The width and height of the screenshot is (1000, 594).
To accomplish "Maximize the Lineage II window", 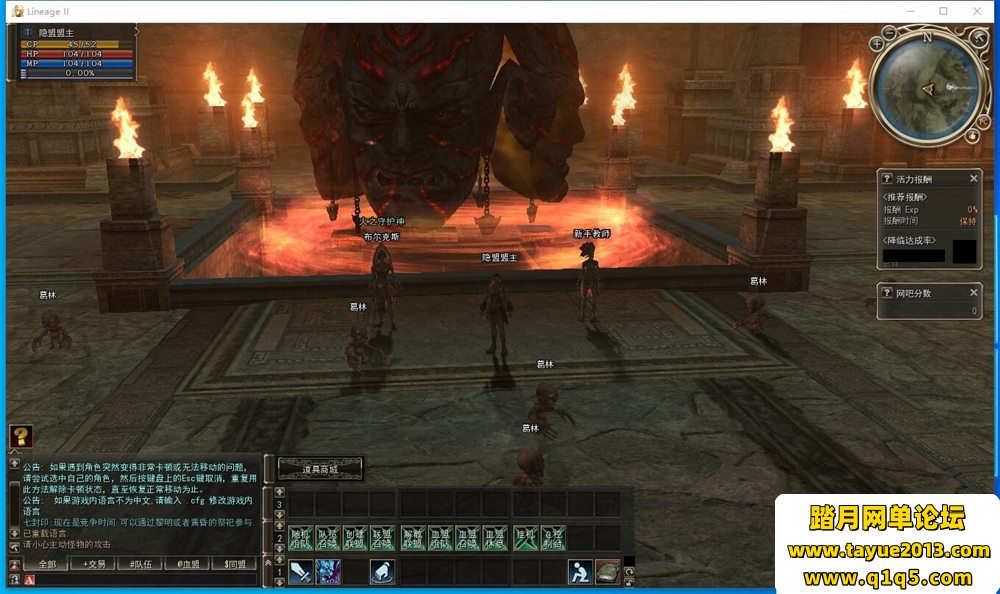I will coord(943,11).
